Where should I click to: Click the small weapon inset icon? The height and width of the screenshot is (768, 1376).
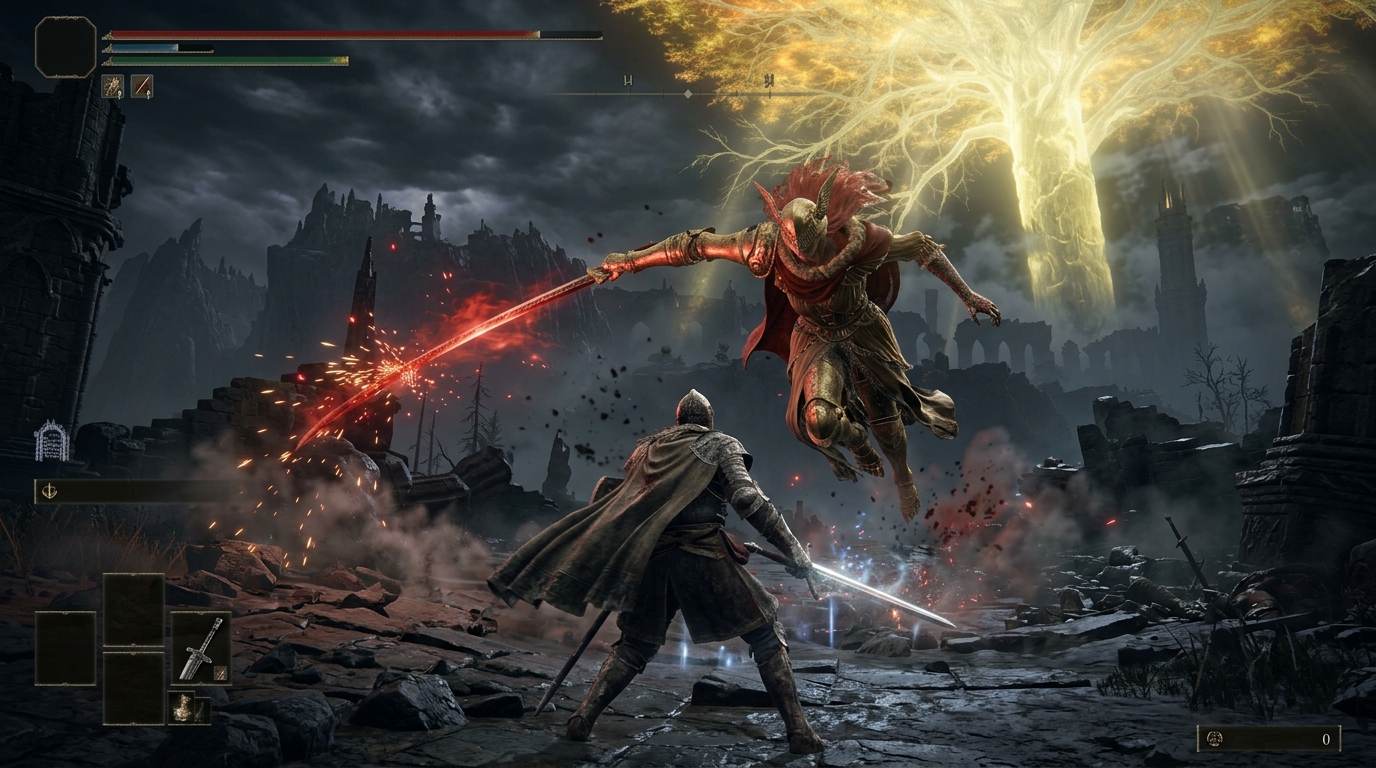pyautogui.click(x=220, y=673)
